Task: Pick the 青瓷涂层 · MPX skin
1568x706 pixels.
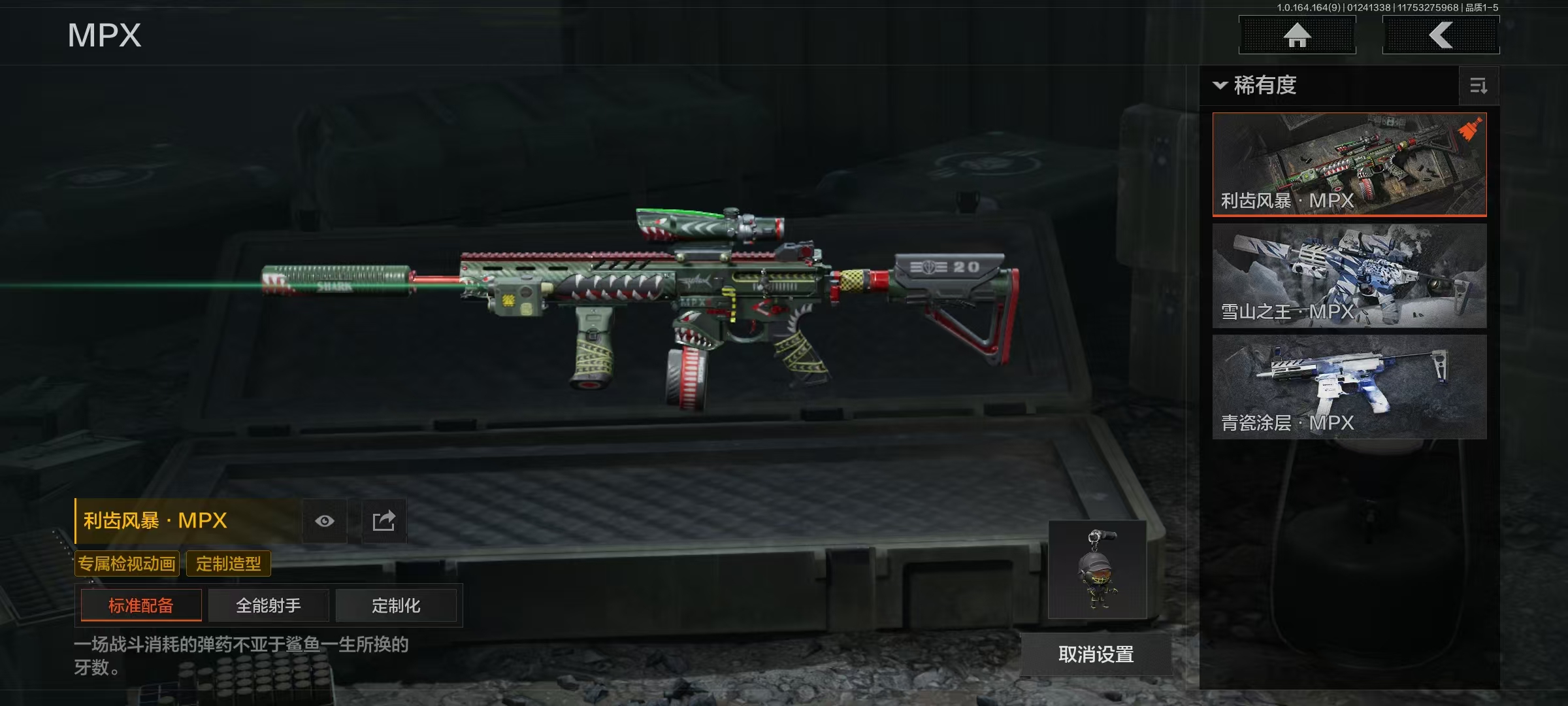Action: [x=1349, y=386]
